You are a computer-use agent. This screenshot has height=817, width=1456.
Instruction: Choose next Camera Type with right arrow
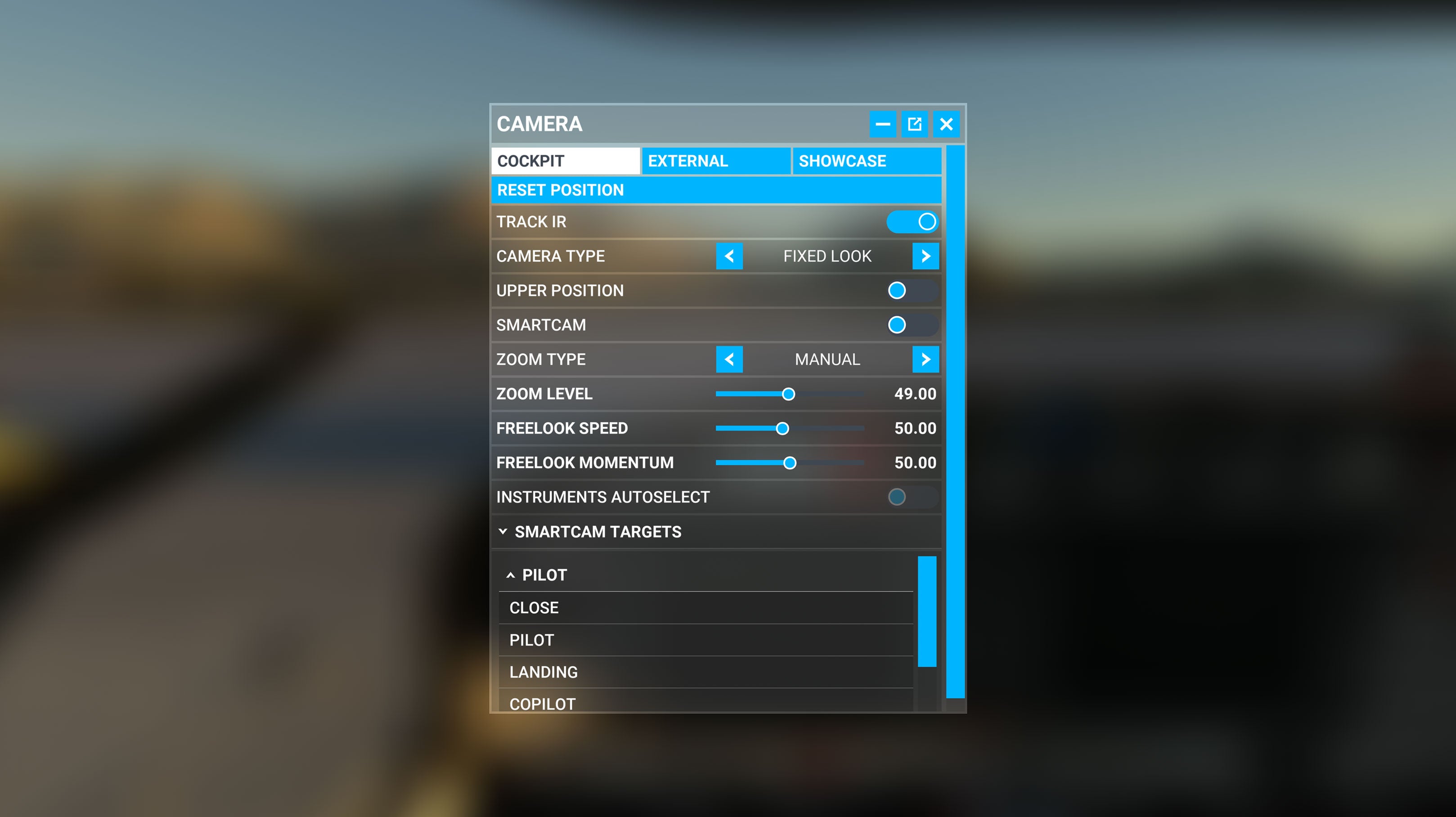coord(925,256)
